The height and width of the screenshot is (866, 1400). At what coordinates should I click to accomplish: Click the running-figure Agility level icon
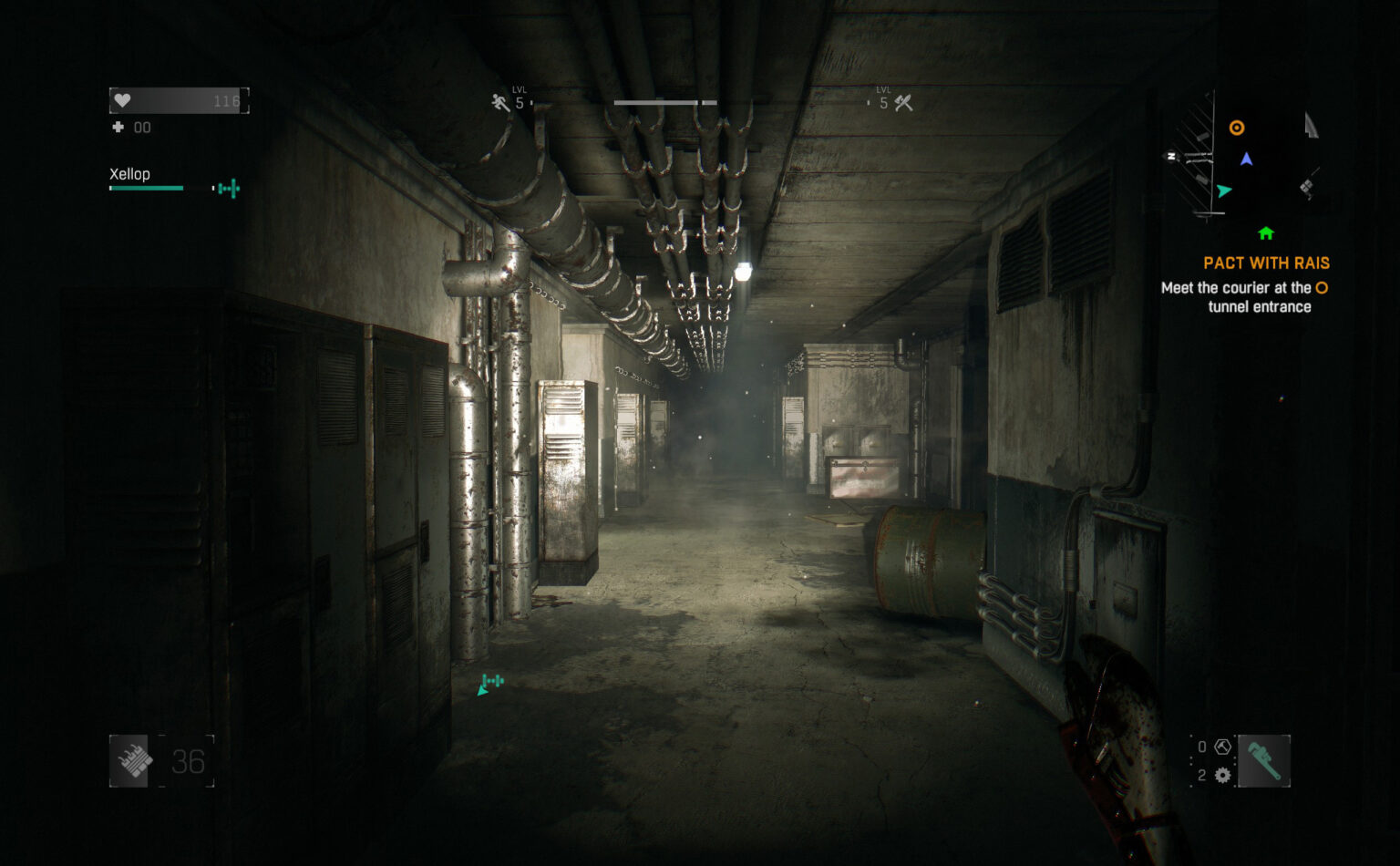(500, 101)
